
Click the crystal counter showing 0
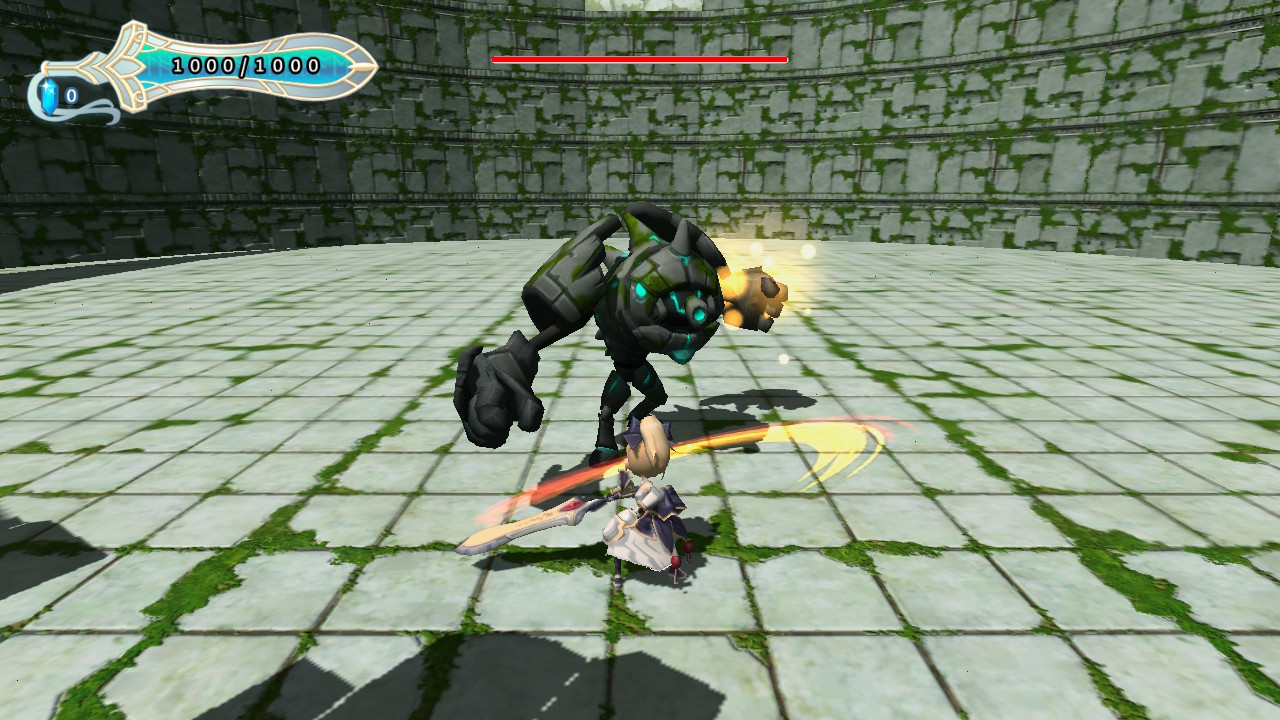[70, 95]
